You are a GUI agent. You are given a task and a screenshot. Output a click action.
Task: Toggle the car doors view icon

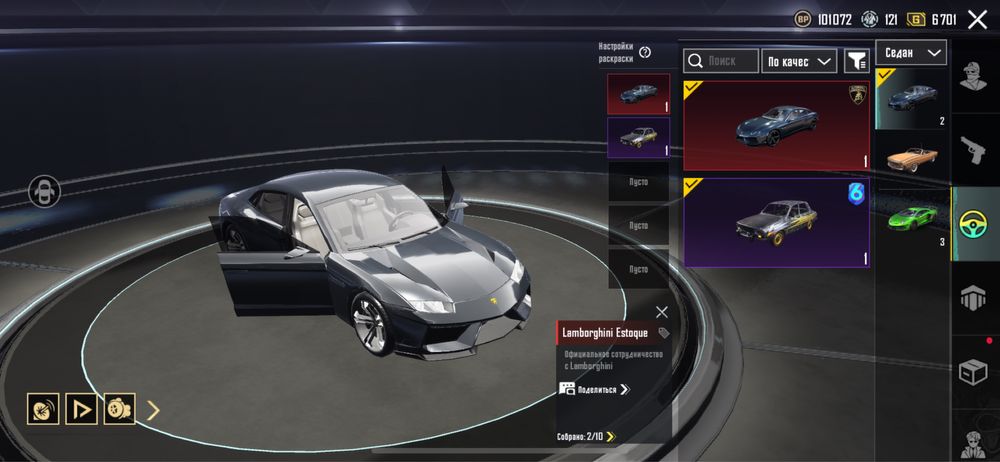tap(45, 192)
